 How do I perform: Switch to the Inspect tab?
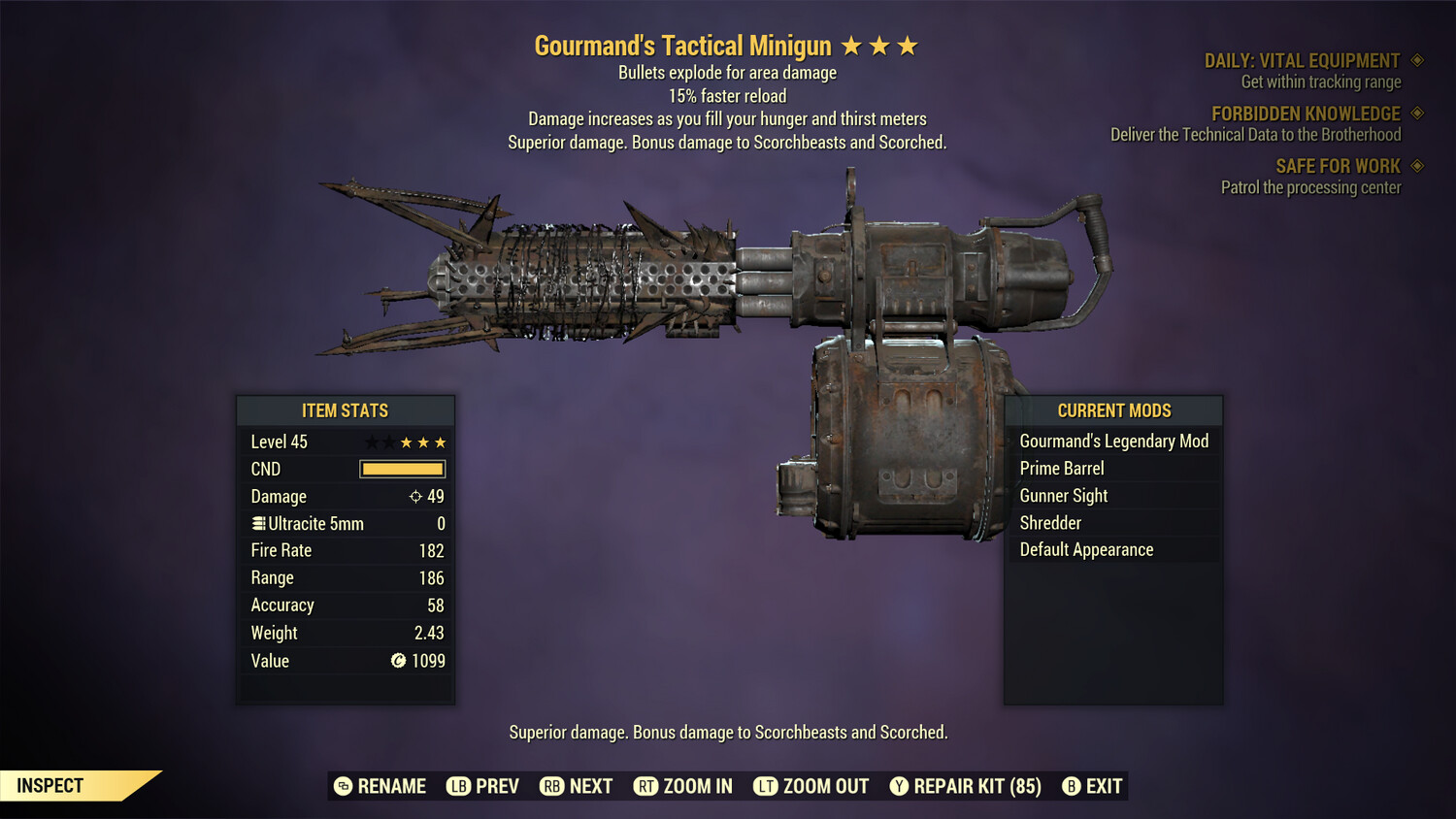(50, 785)
